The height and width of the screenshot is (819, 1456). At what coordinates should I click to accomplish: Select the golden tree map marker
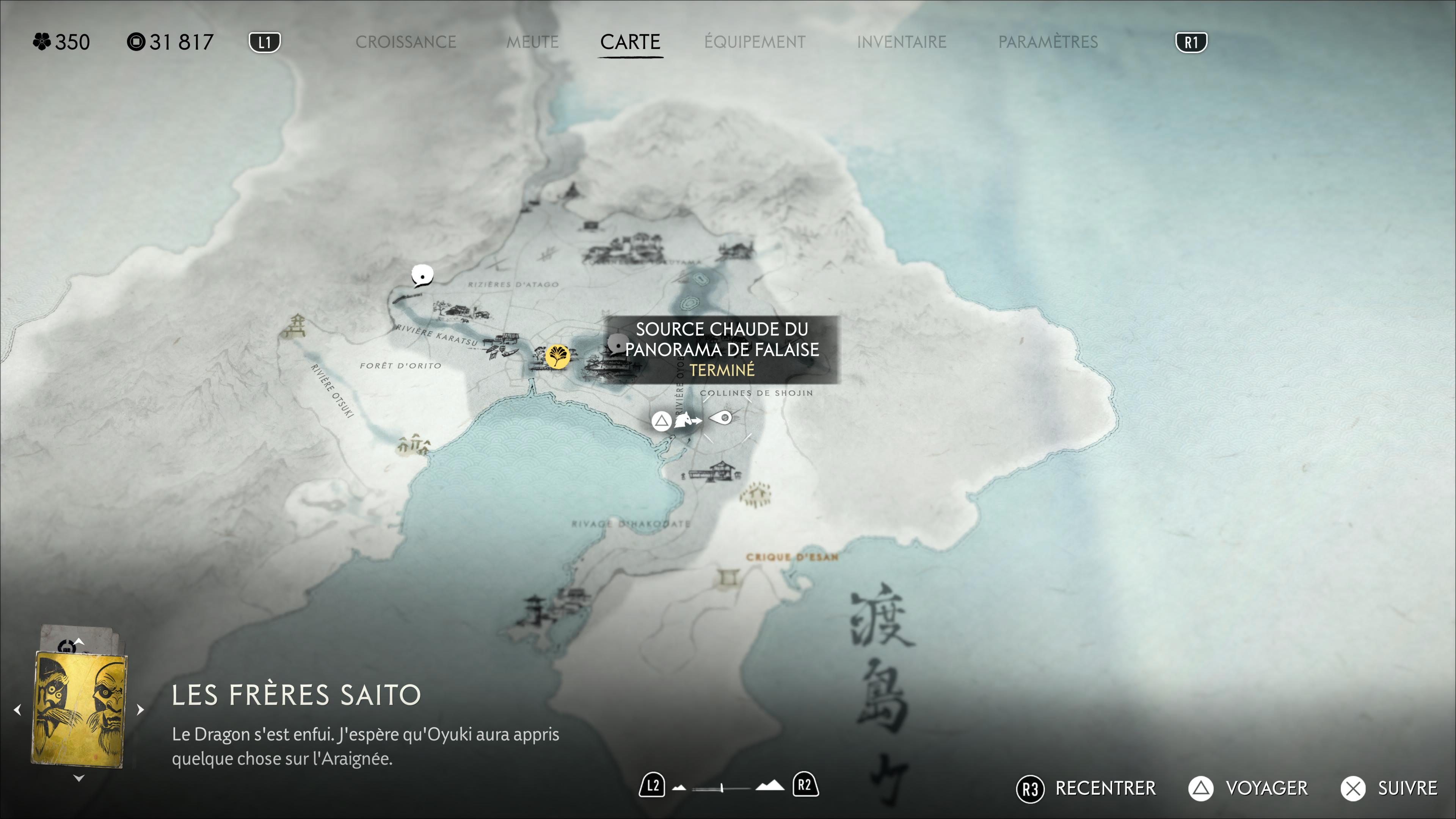pos(557,356)
